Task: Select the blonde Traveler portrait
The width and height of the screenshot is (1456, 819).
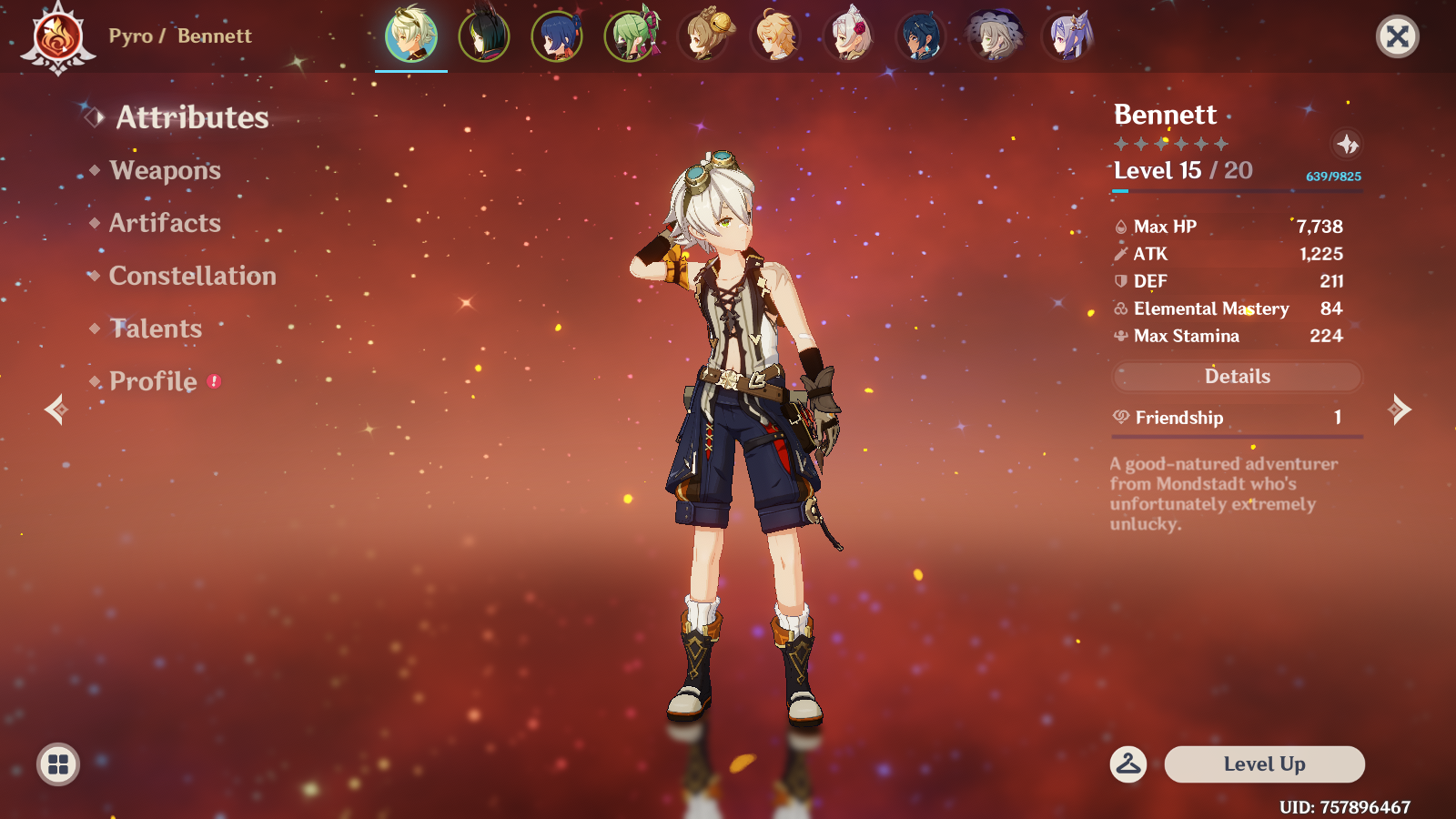Action: 775,36
